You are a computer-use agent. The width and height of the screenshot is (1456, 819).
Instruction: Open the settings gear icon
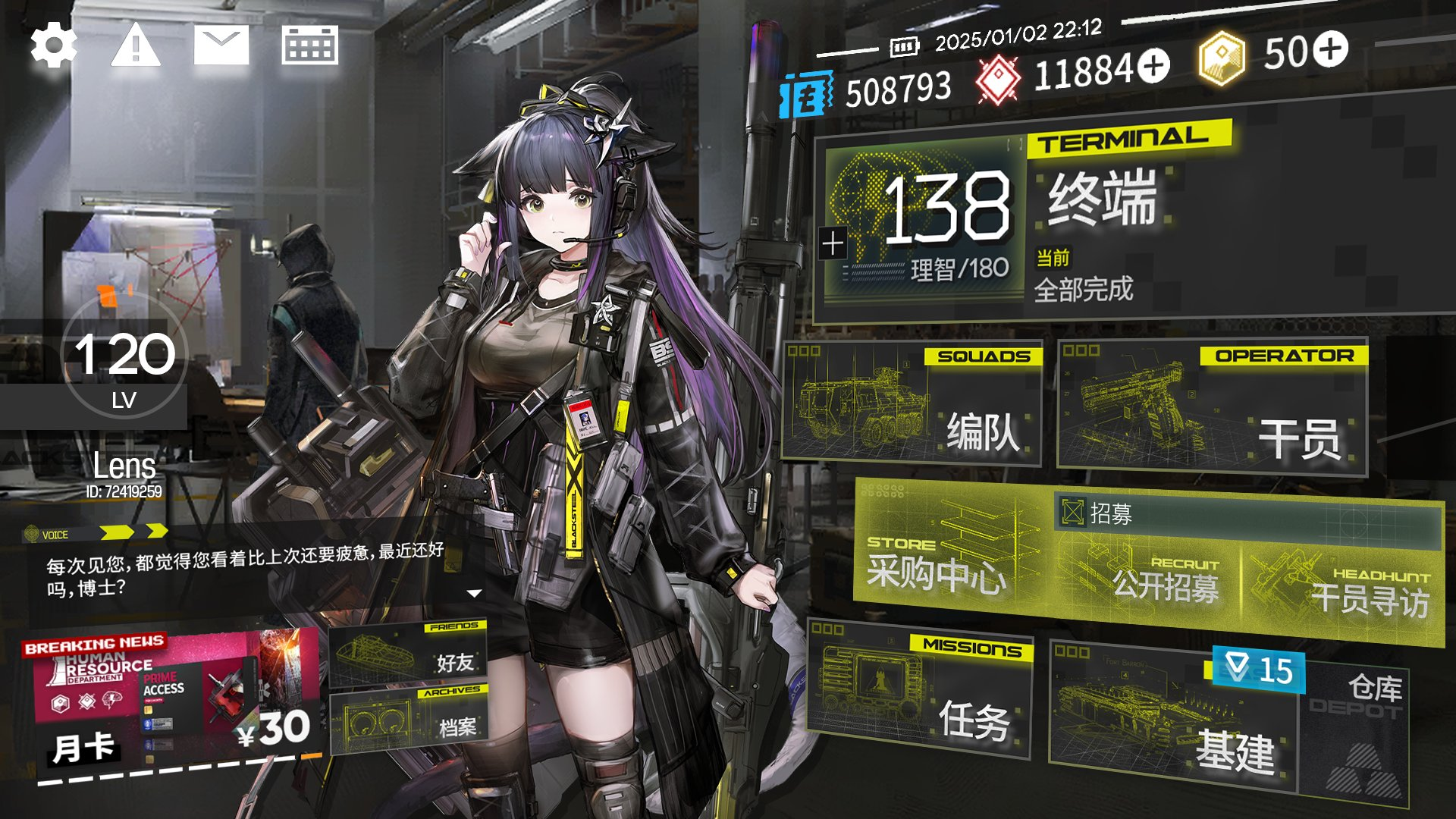tap(54, 45)
